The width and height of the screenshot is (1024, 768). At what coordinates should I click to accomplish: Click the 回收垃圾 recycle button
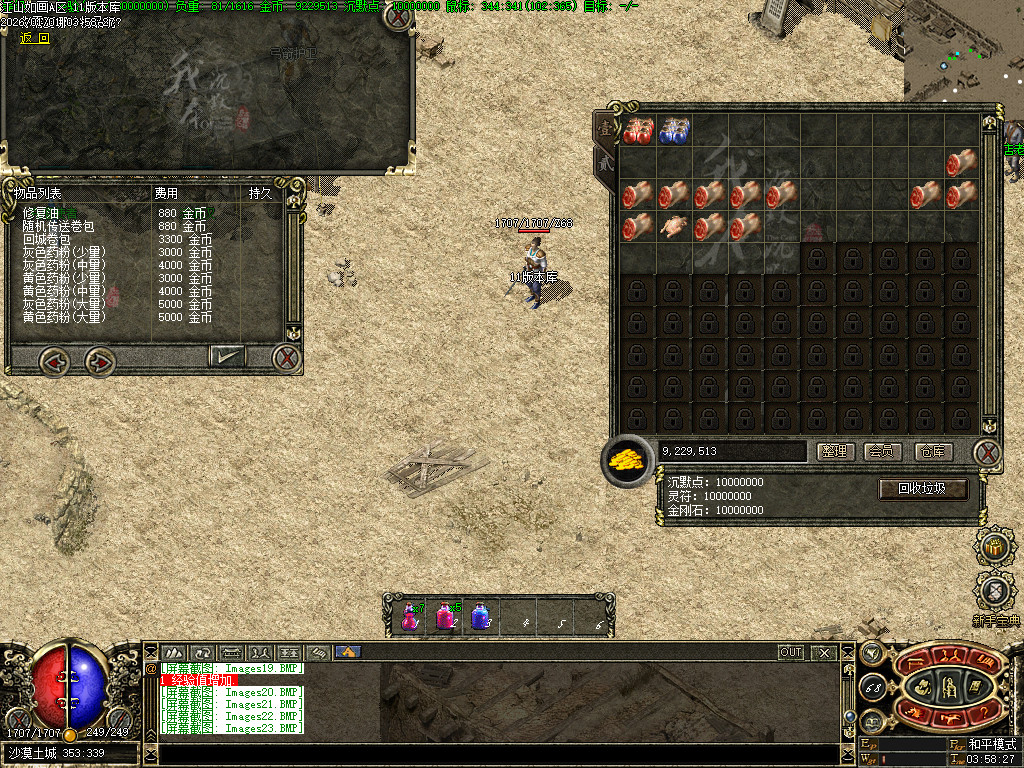(x=924, y=489)
